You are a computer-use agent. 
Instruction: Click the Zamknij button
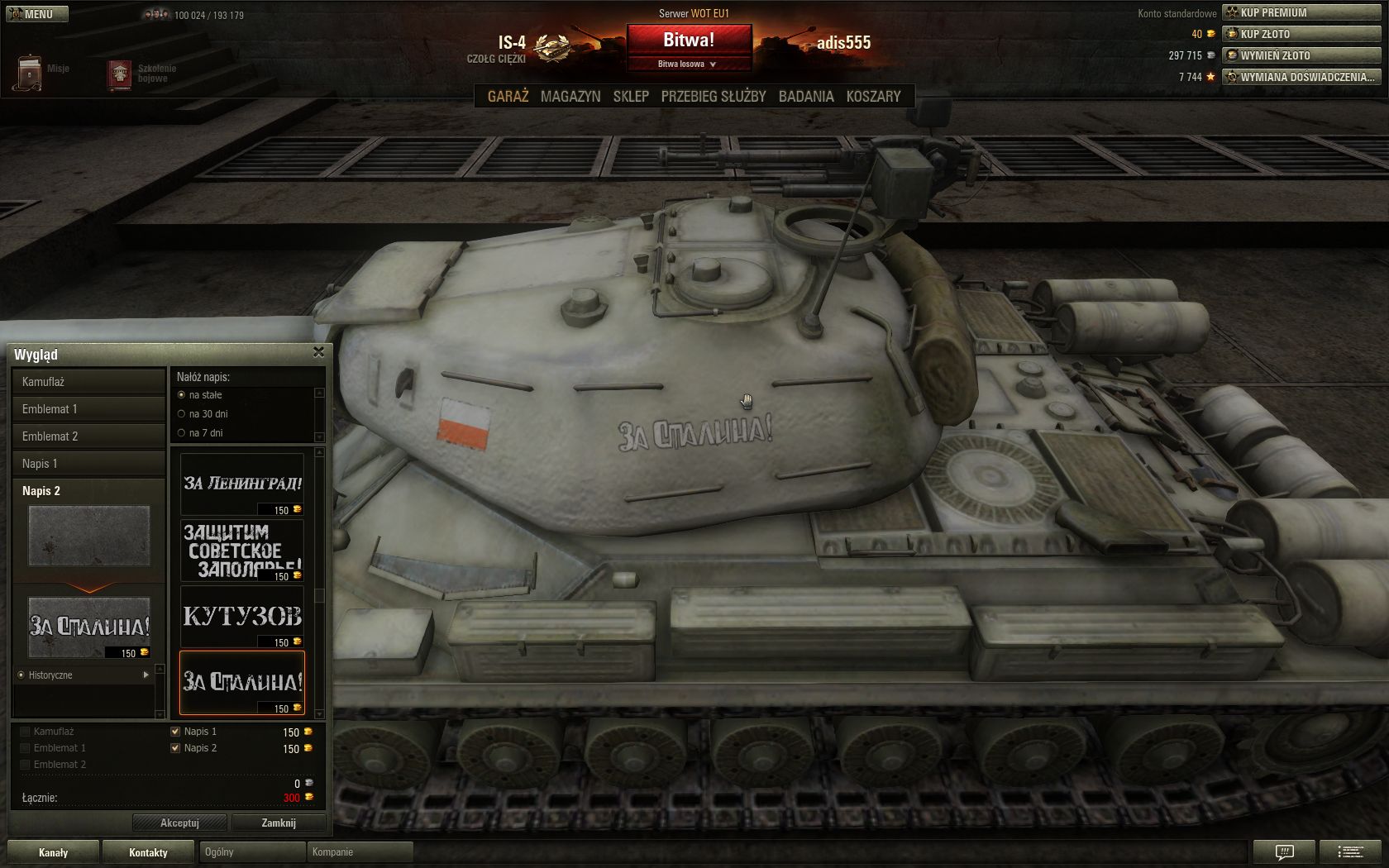(x=278, y=823)
